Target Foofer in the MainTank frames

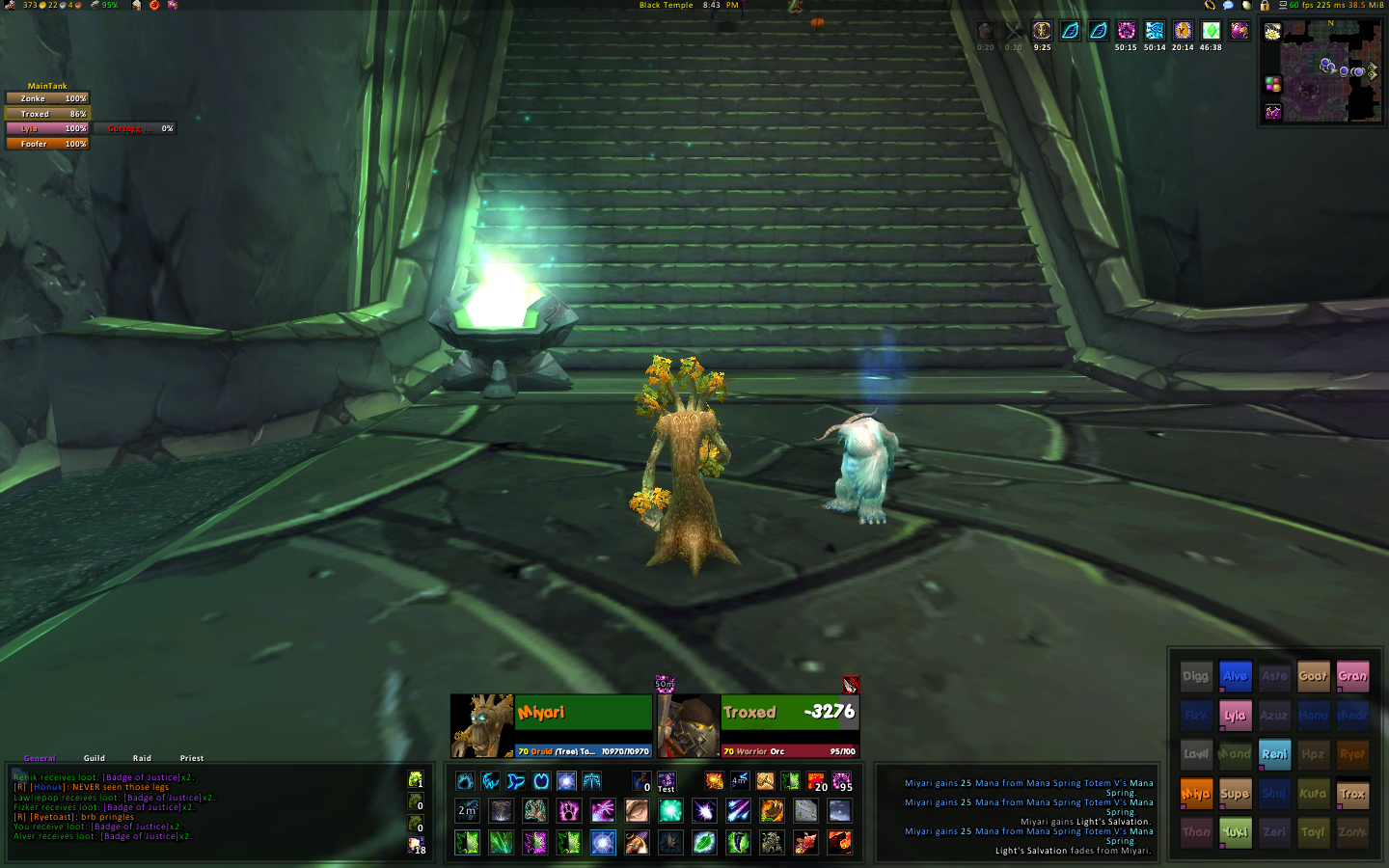pyautogui.click(x=47, y=144)
